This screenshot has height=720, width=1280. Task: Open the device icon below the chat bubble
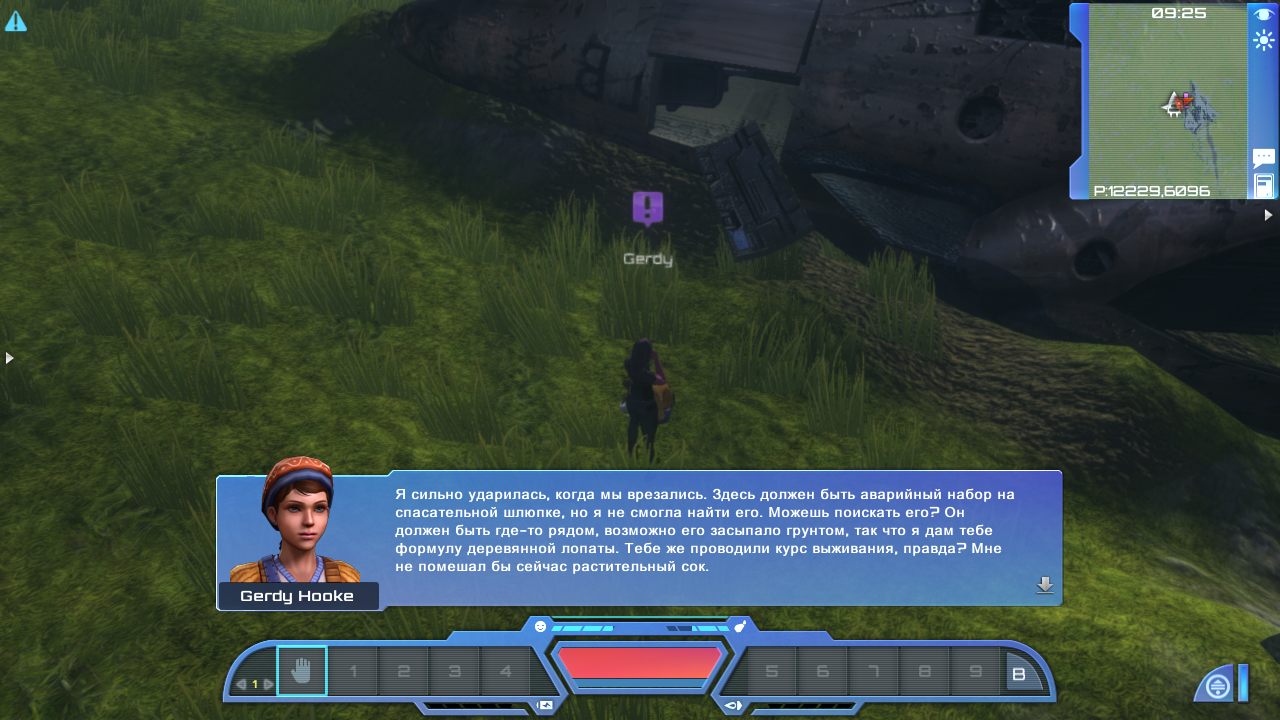[x=1263, y=185]
